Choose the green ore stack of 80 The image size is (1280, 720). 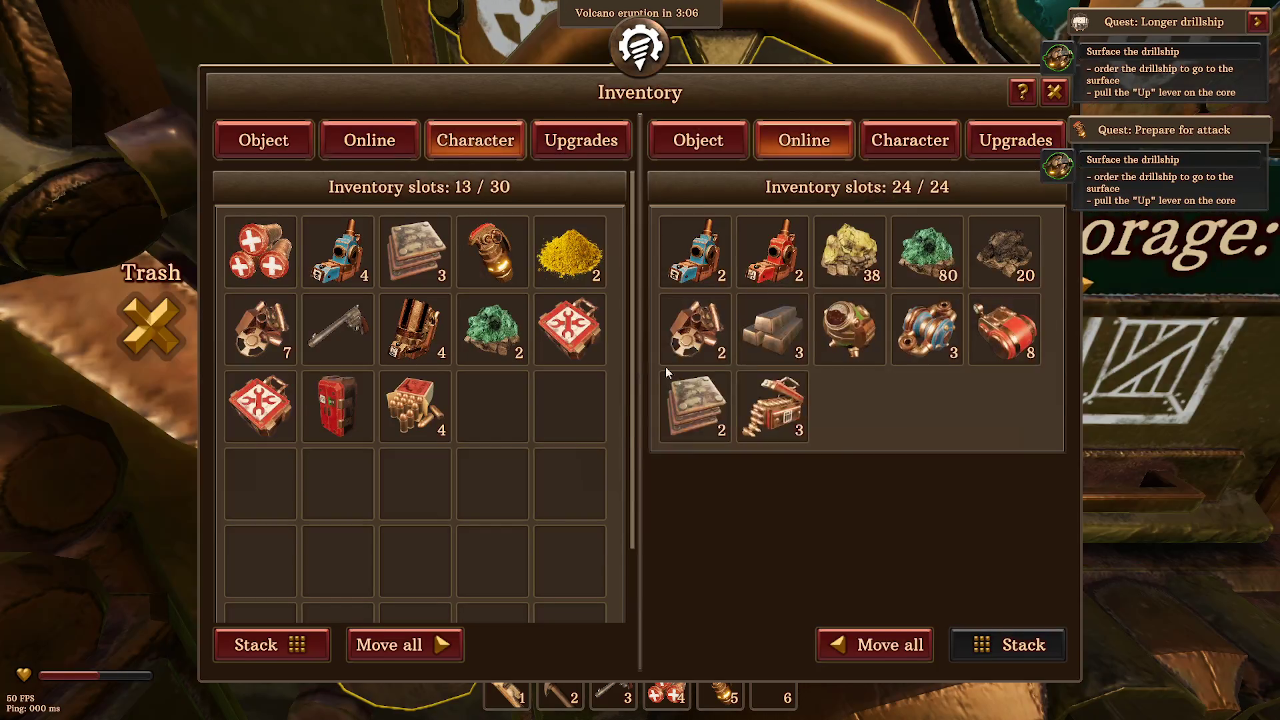coord(927,252)
